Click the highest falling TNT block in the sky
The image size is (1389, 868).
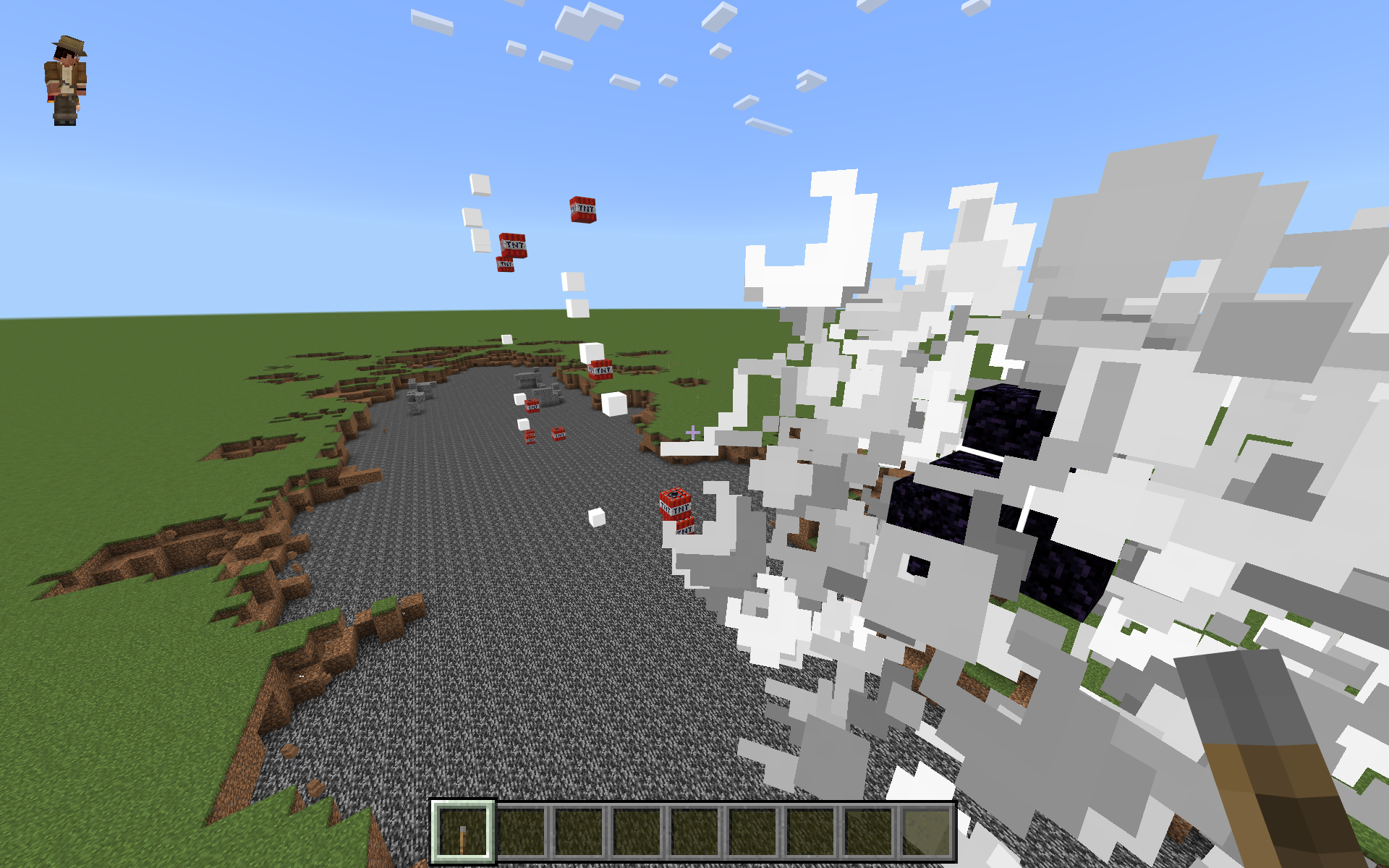coord(583,210)
